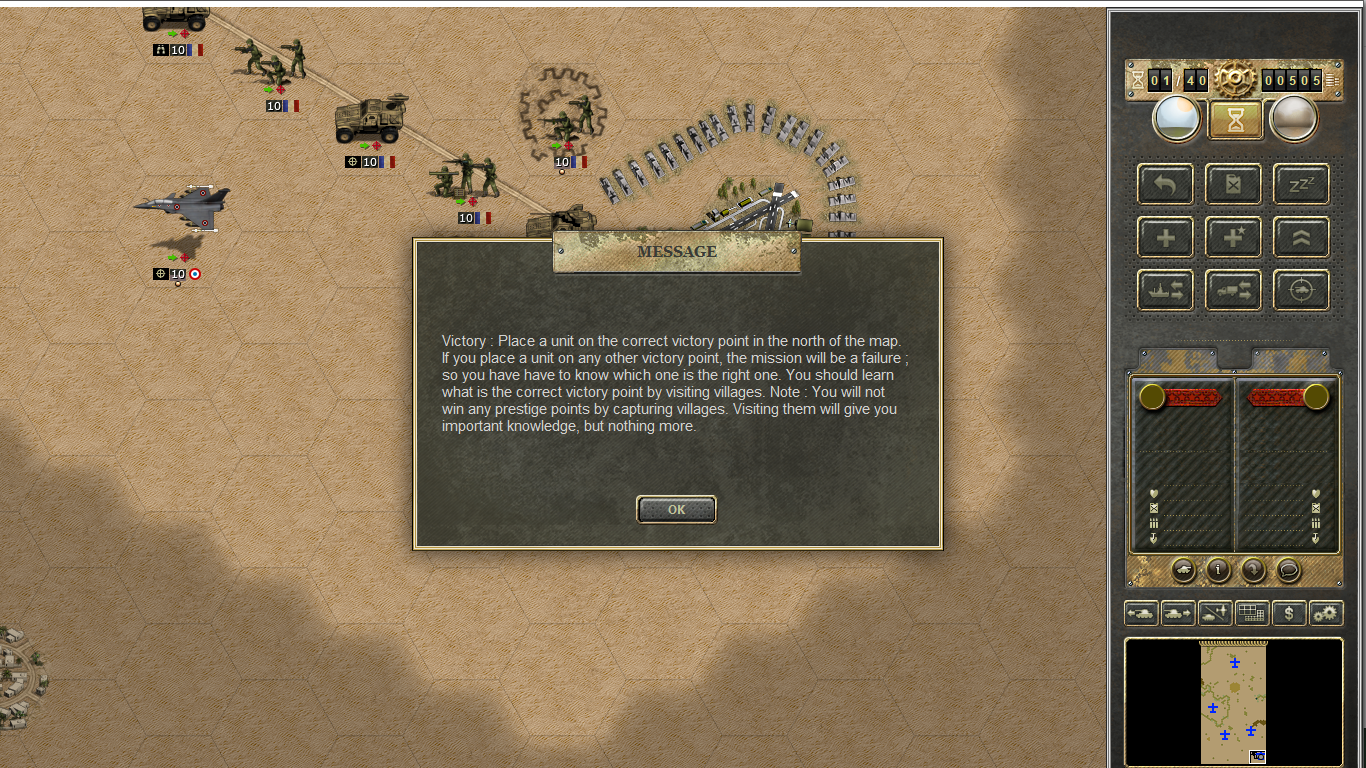Dismiss the message with the OK button
This screenshot has width=1366, height=768.
[x=676, y=510]
